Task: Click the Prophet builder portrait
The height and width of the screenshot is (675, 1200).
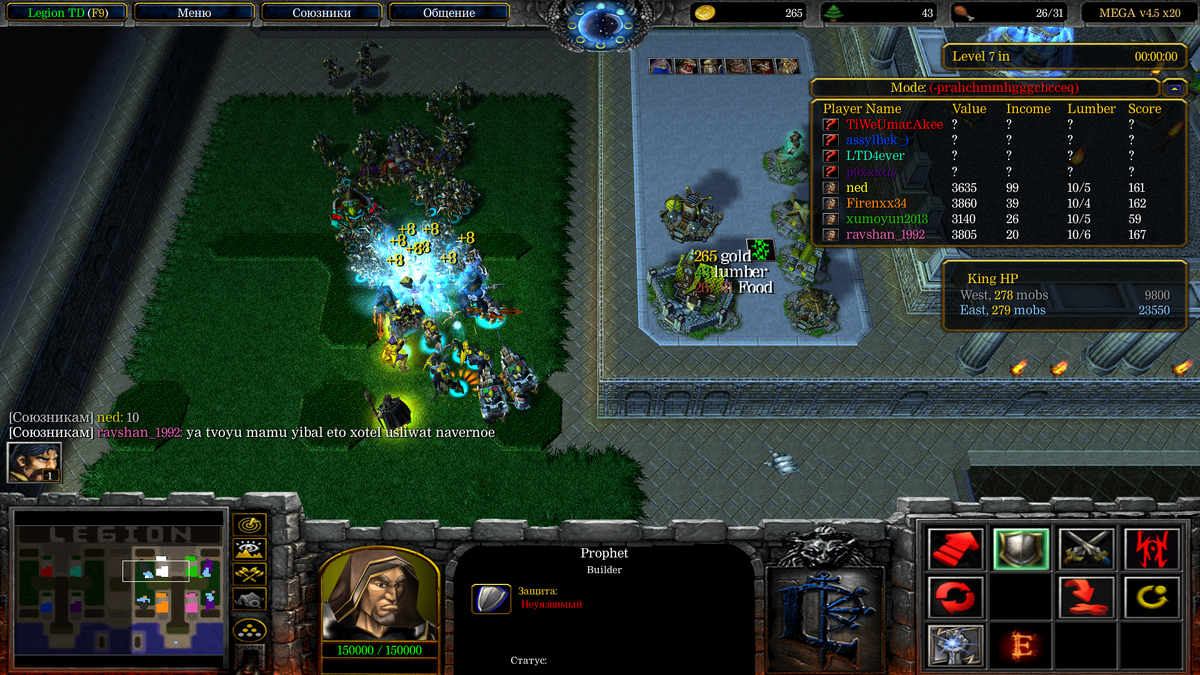Action: (378, 593)
